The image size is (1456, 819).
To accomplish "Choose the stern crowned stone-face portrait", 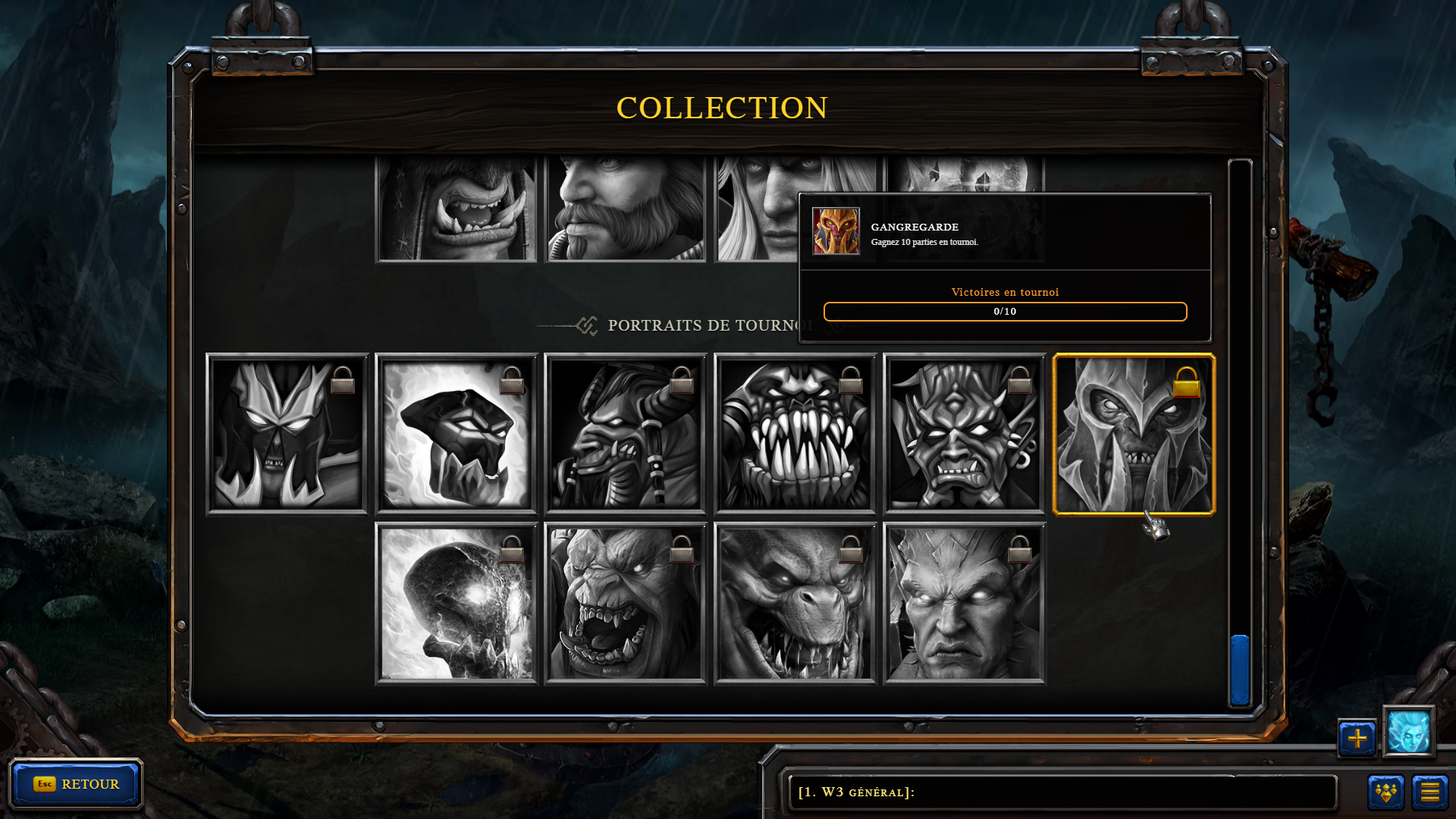I will (x=964, y=604).
